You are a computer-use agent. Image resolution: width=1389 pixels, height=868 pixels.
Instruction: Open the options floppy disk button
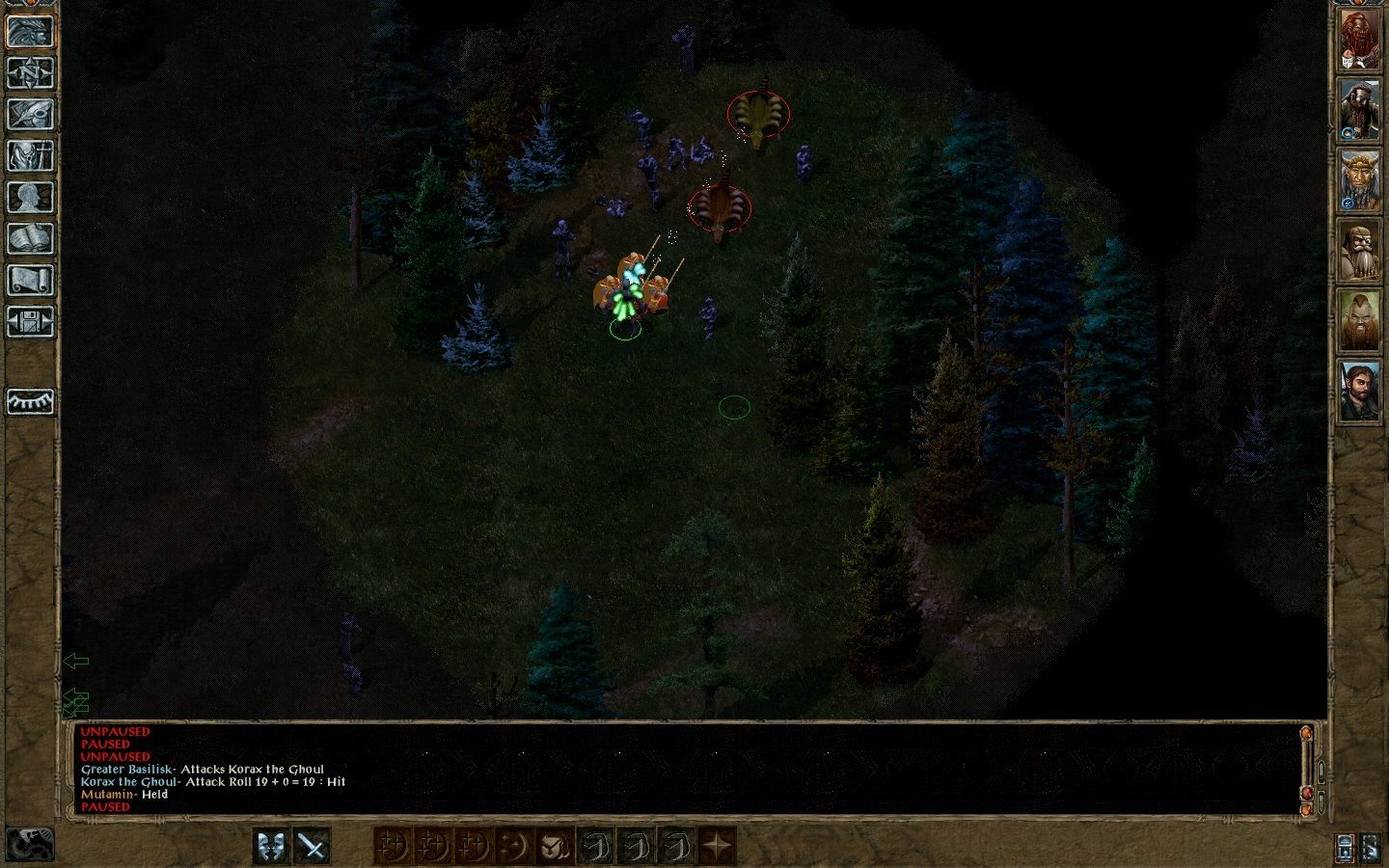click(30, 321)
